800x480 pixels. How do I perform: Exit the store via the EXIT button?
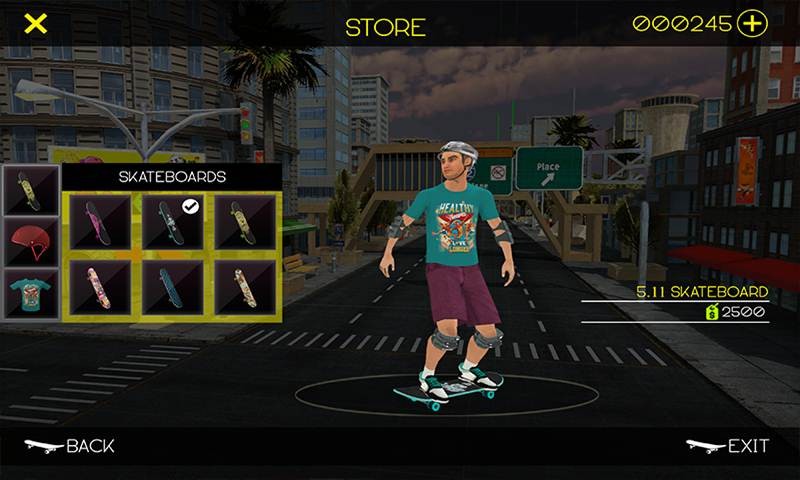click(x=728, y=446)
